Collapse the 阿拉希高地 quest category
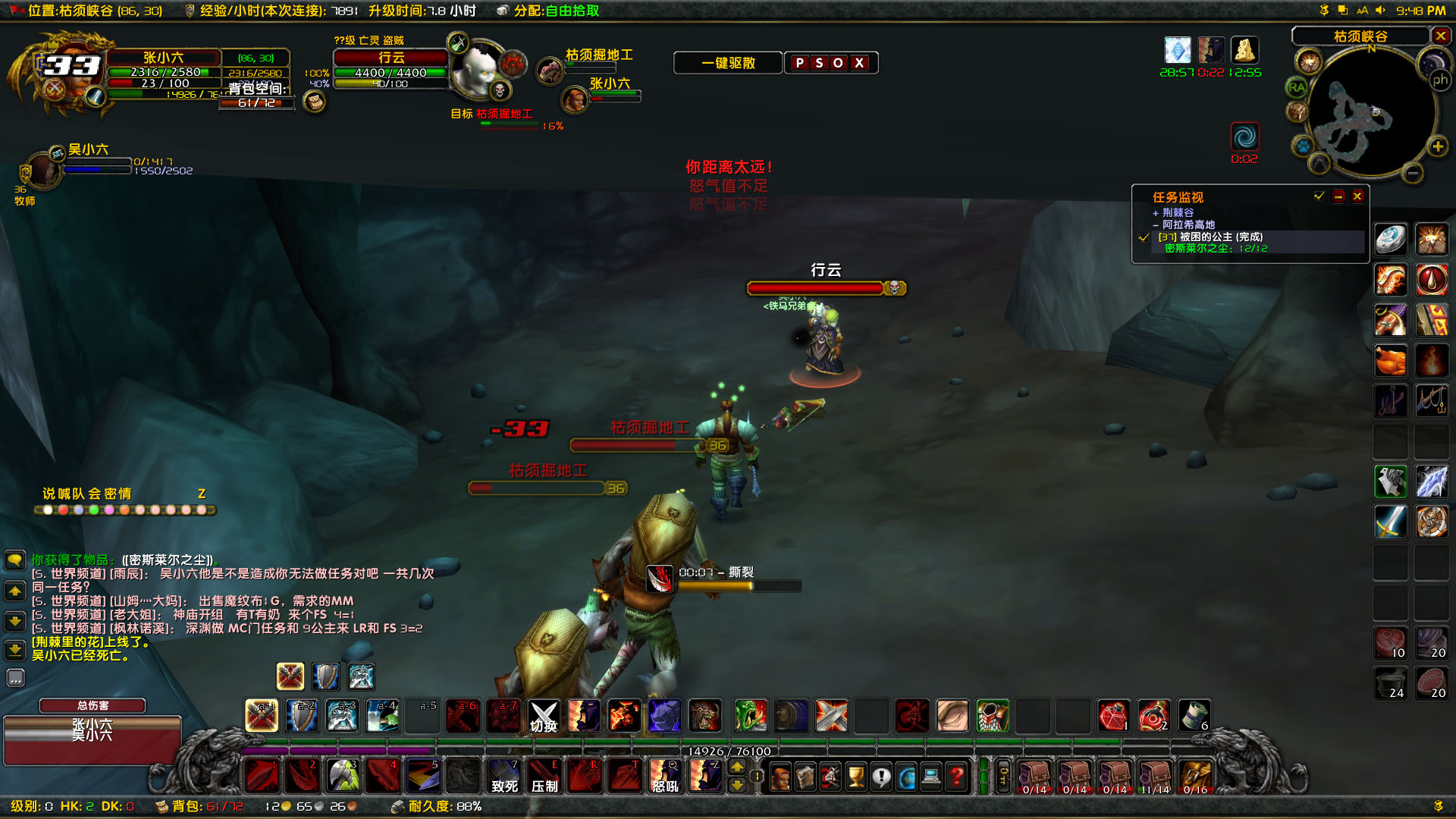 [x=1156, y=225]
